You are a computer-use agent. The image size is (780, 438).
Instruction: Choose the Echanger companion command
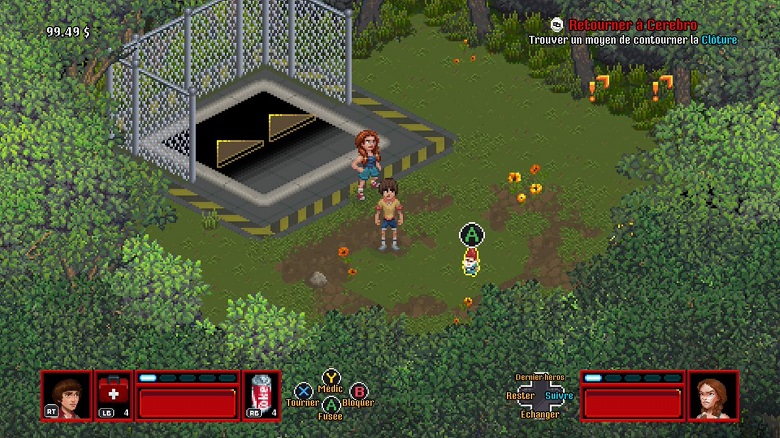[x=540, y=414]
